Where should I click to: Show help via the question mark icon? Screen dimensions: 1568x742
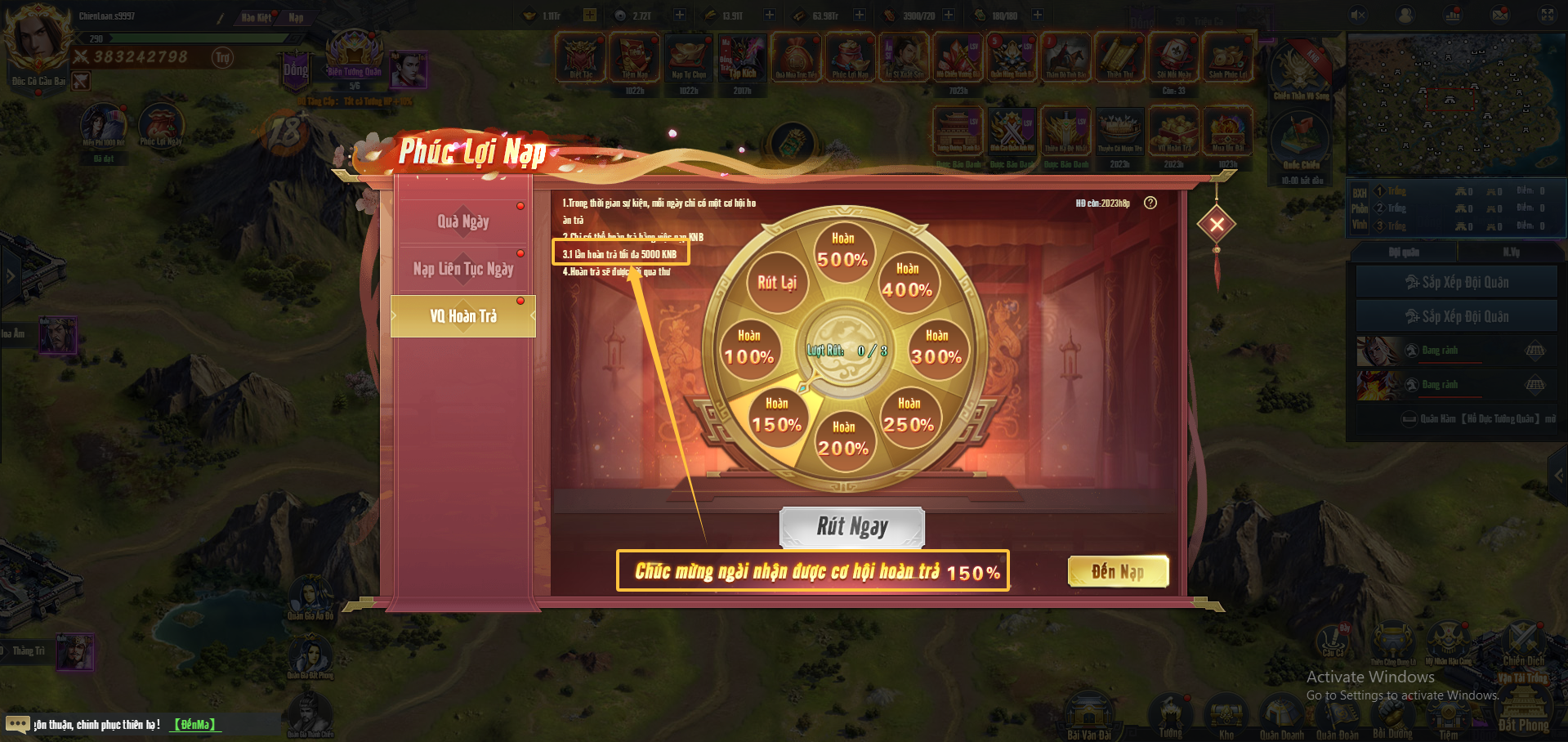pos(1150,203)
